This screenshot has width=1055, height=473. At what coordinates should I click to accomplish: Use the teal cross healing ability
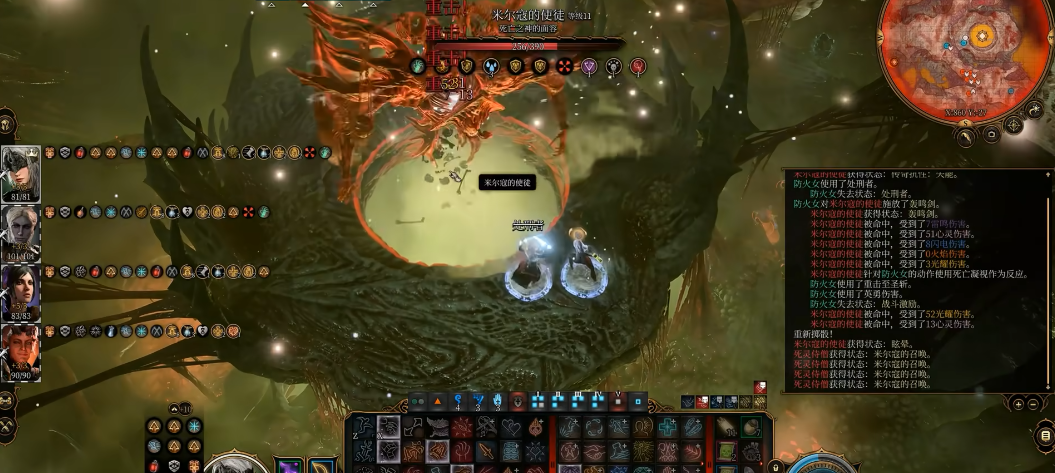669,427
